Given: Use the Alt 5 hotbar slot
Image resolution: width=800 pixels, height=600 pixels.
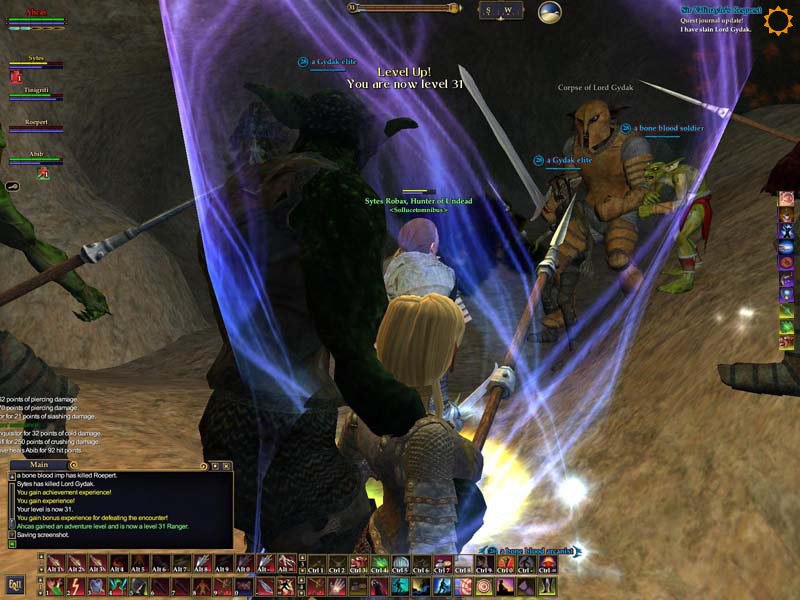Looking at the screenshot, I should pos(139,564).
